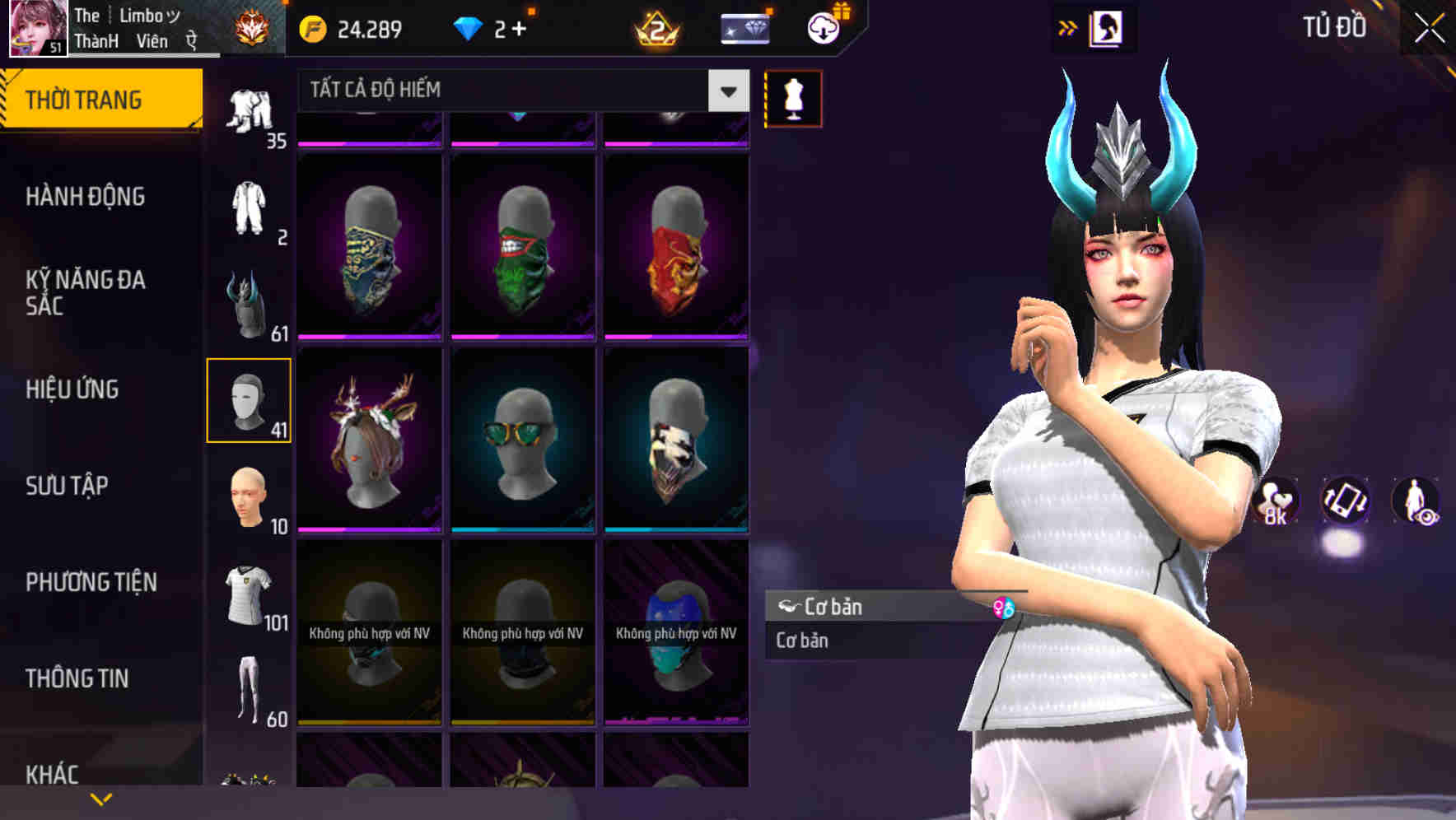The height and width of the screenshot is (820, 1456).
Task: Open the TẤT CẢ ĐỘ HIẾM rarity dropdown
Action: [x=511, y=91]
